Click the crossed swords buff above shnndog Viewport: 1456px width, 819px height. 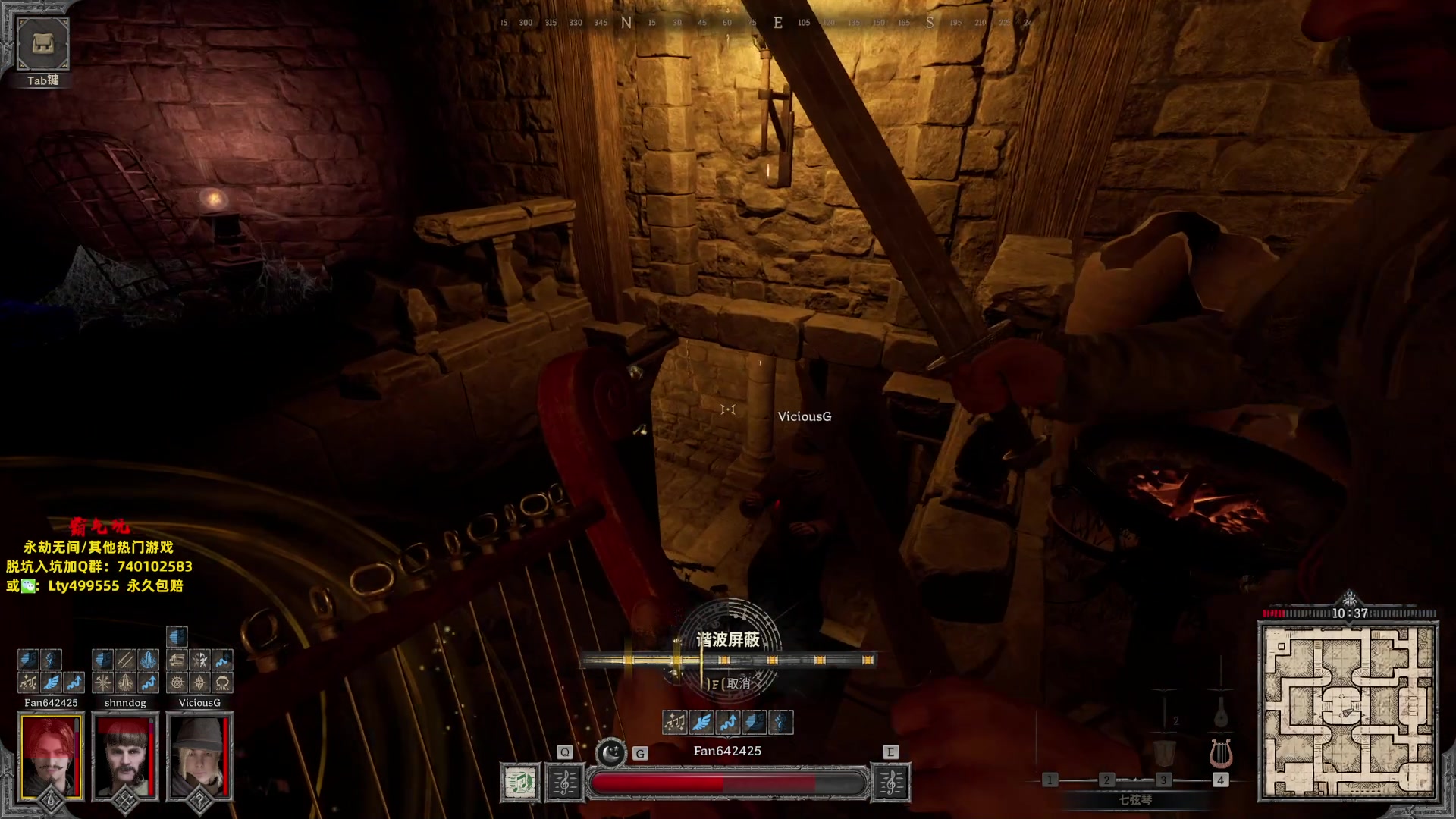[125, 660]
